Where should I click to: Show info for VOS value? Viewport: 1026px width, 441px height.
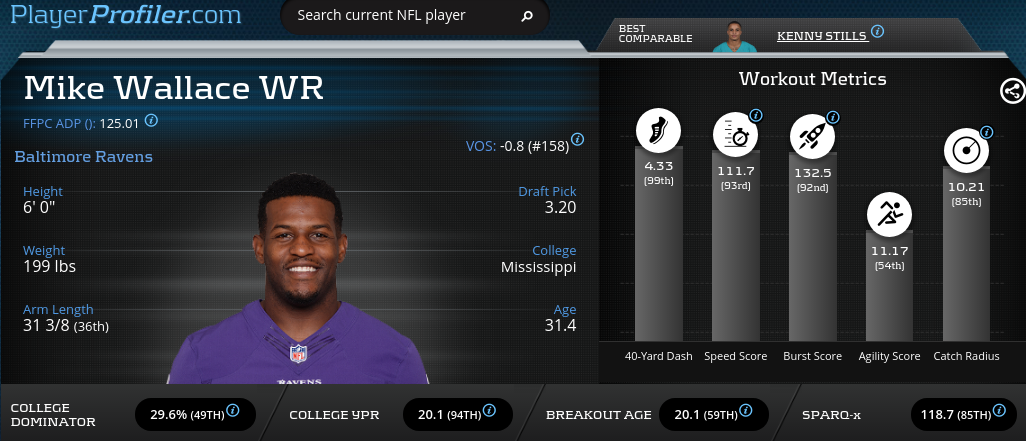578,139
